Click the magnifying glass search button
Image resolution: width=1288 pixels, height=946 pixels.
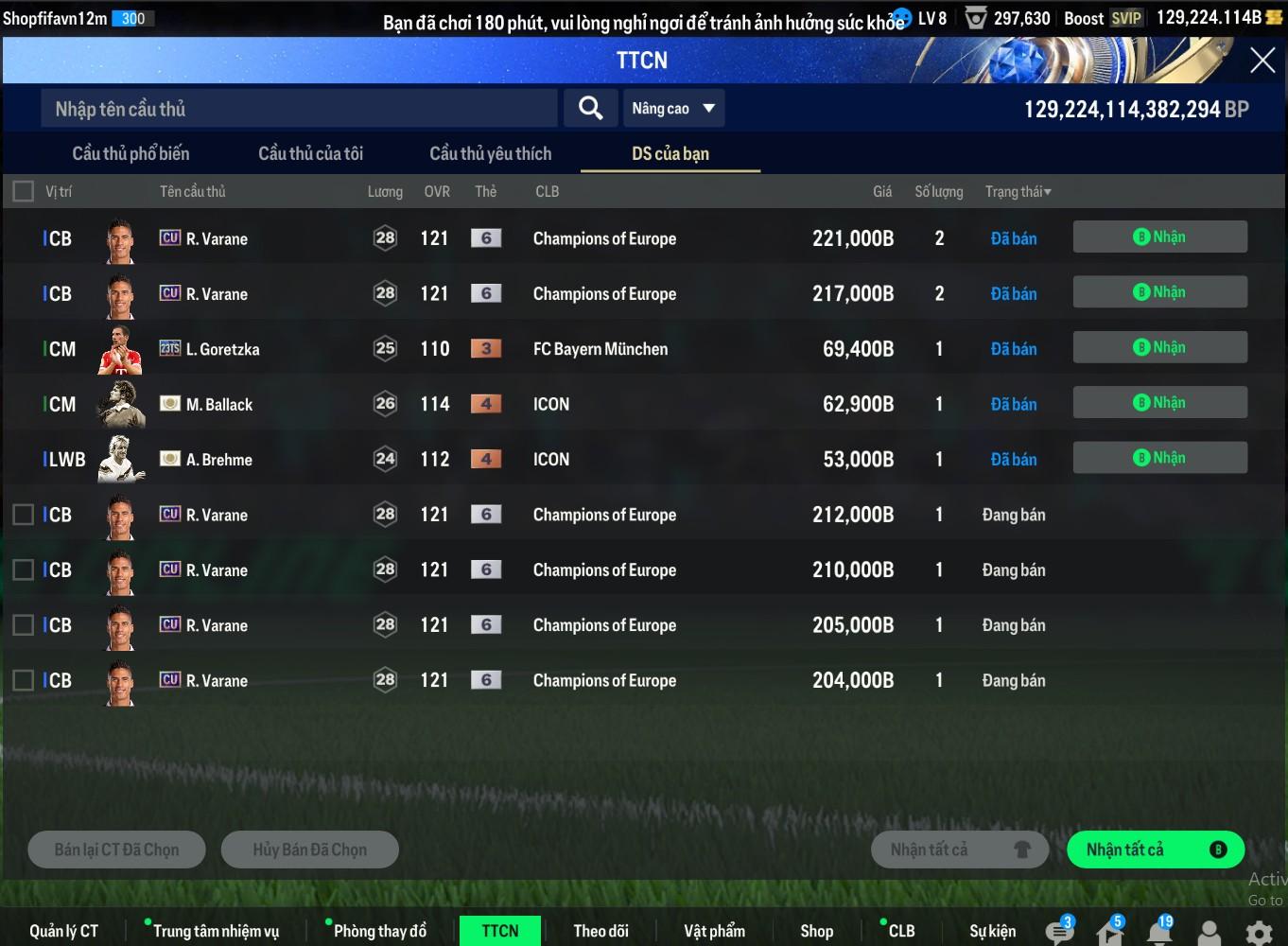coord(590,109)
